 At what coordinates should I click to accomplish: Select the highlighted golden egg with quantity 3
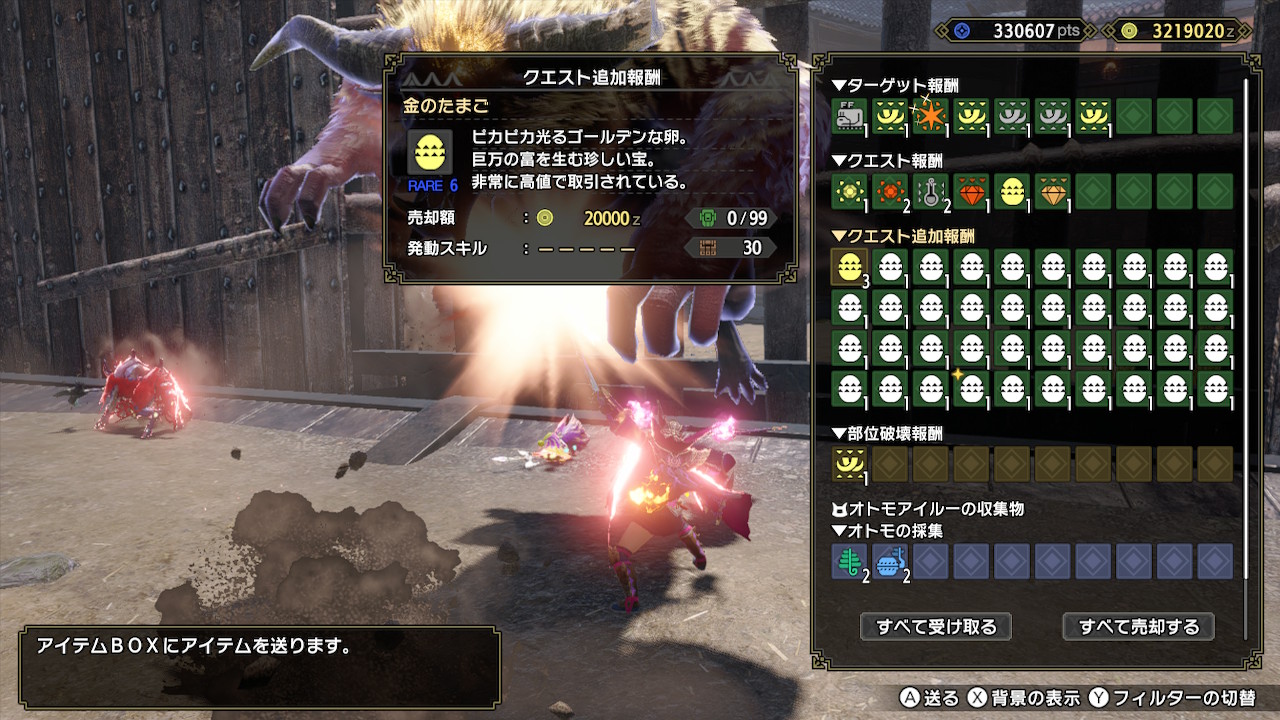(x=849, y=267)
